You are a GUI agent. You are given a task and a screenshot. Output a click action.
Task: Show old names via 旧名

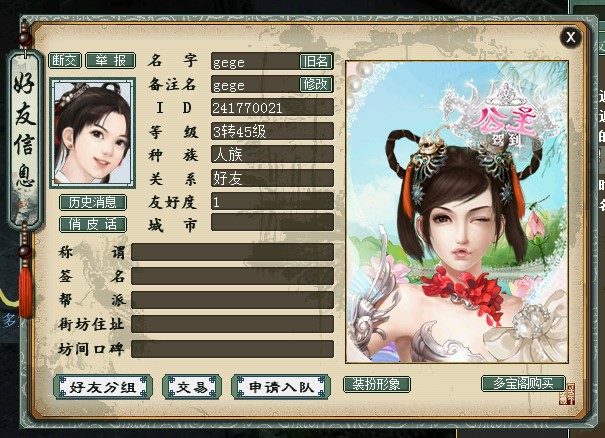(316, 61)
